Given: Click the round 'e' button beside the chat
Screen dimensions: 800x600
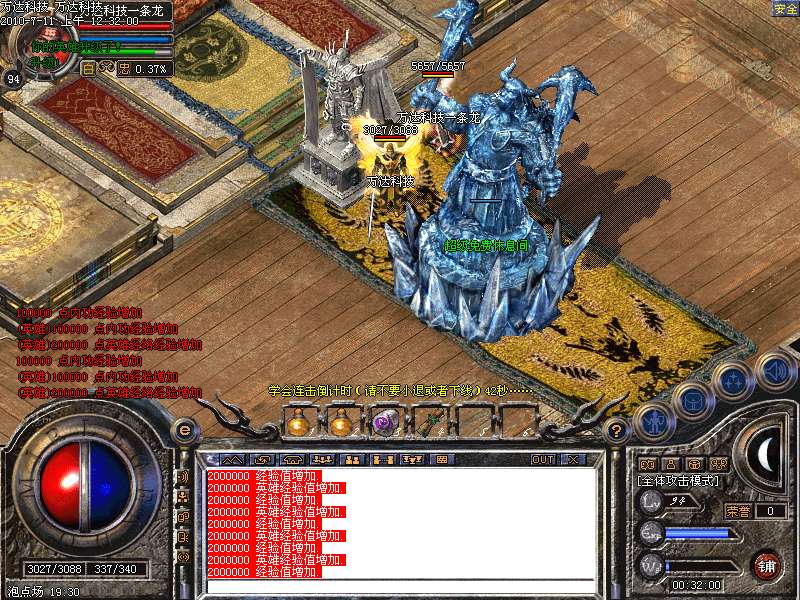Looking at the screenshot, I should pyautogui.click(x=184, y=431).
